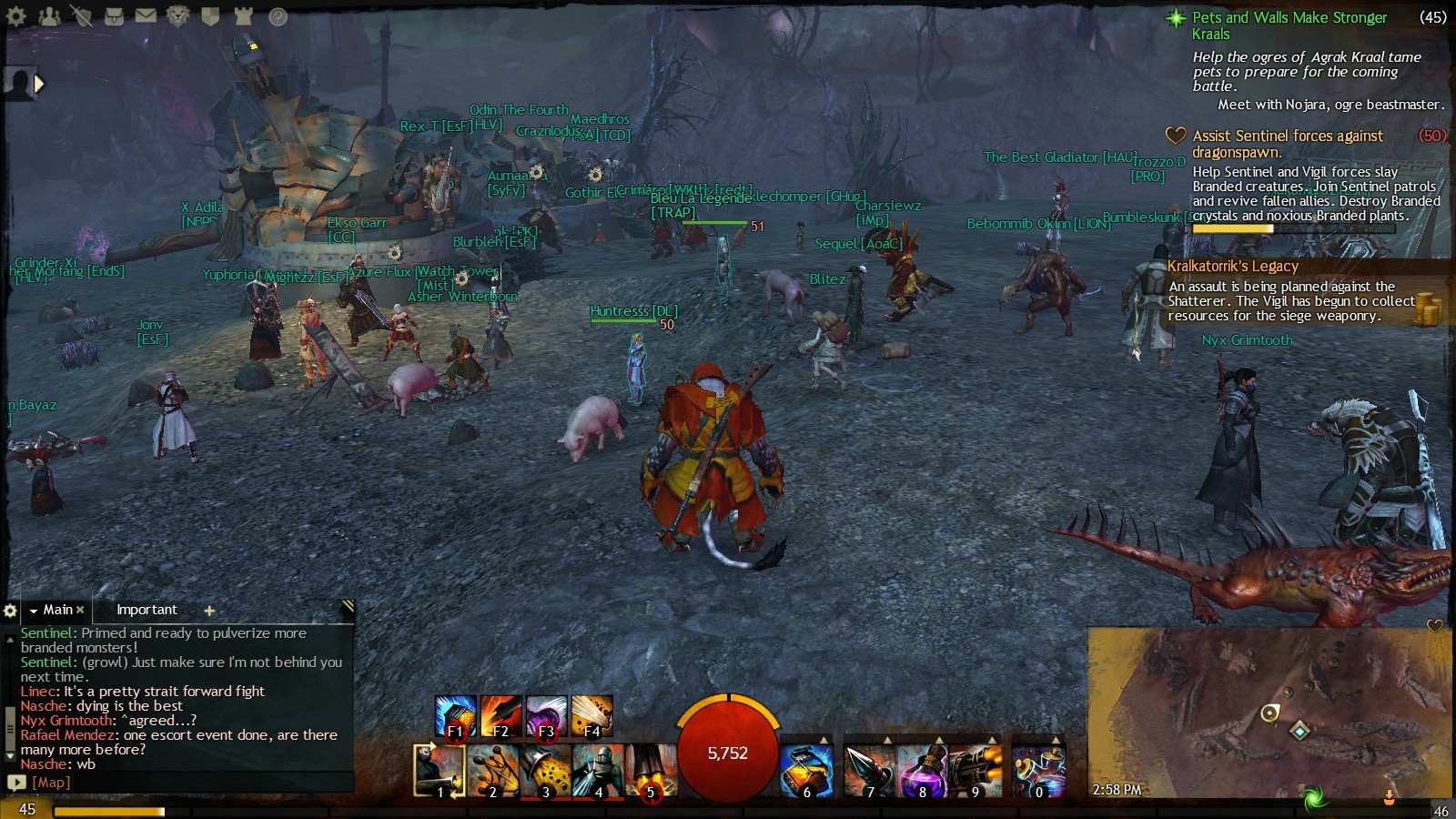1456x819 pixels.
Task: Use the elite skill in slot 0
Action: 1039,771
